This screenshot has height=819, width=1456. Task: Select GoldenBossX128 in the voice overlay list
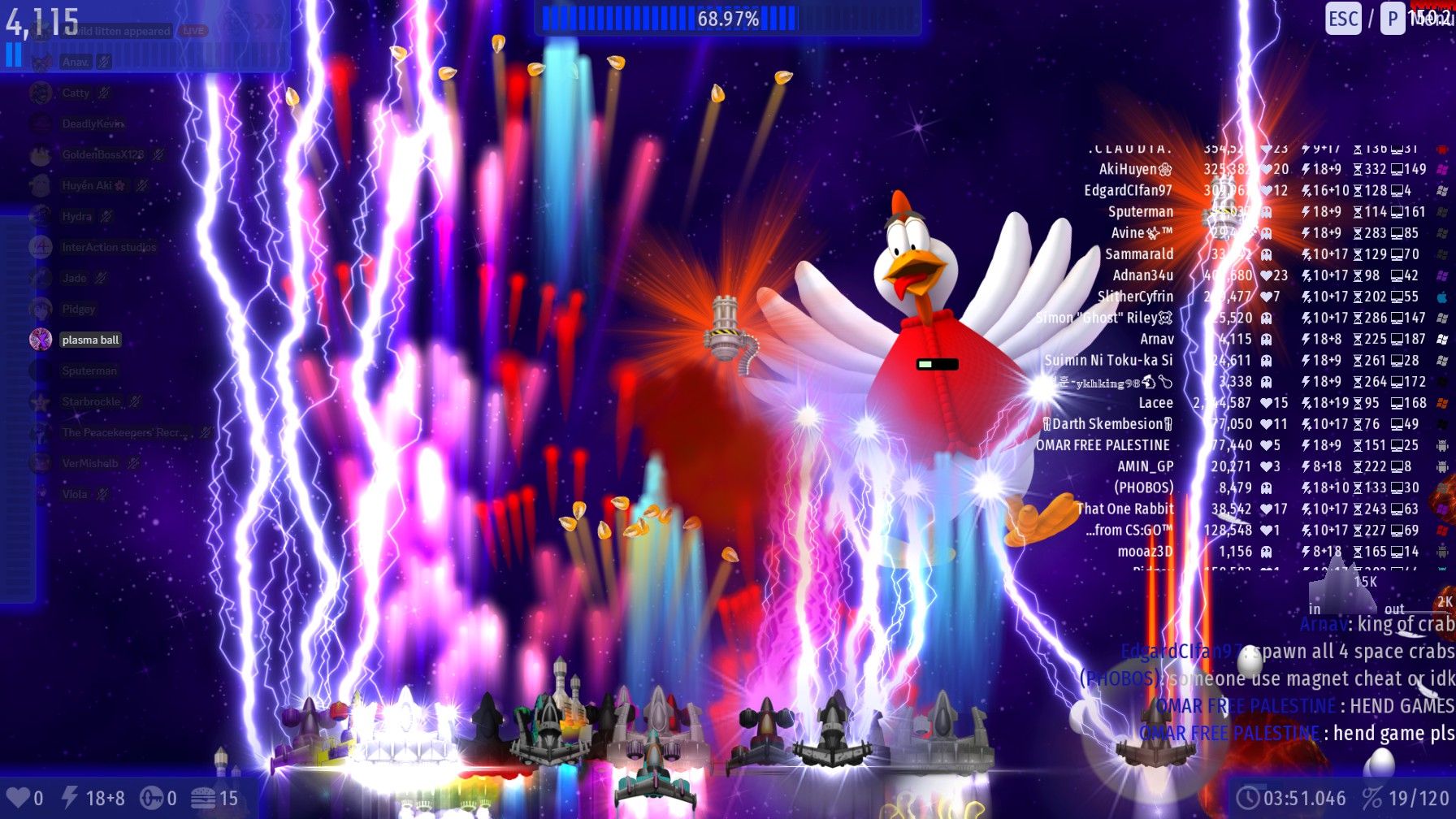pyautogui.click(x=102, y=154)
